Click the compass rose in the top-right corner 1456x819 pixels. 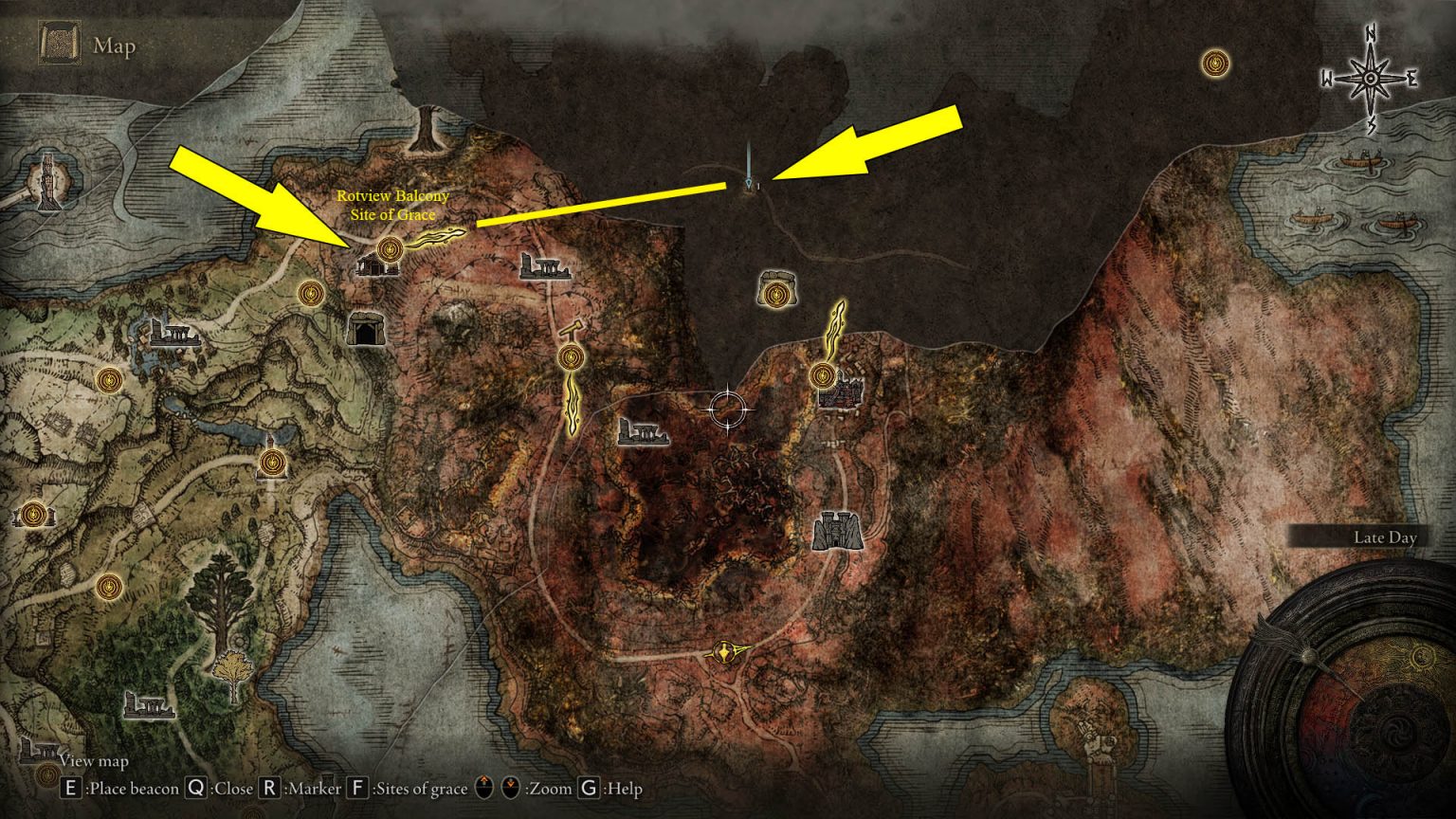pos(1372,76)
